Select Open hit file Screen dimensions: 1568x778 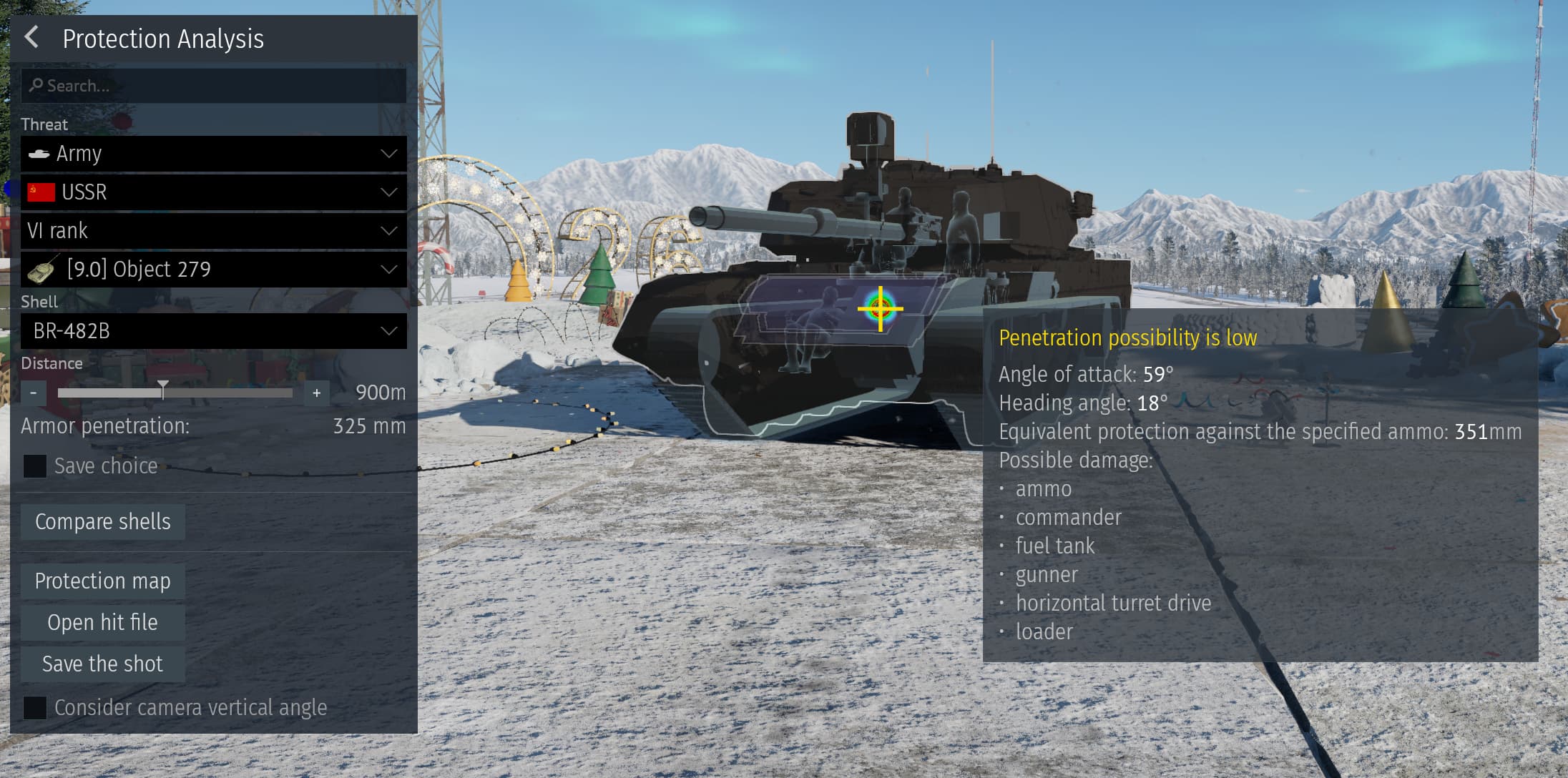[x=103, y=623]
